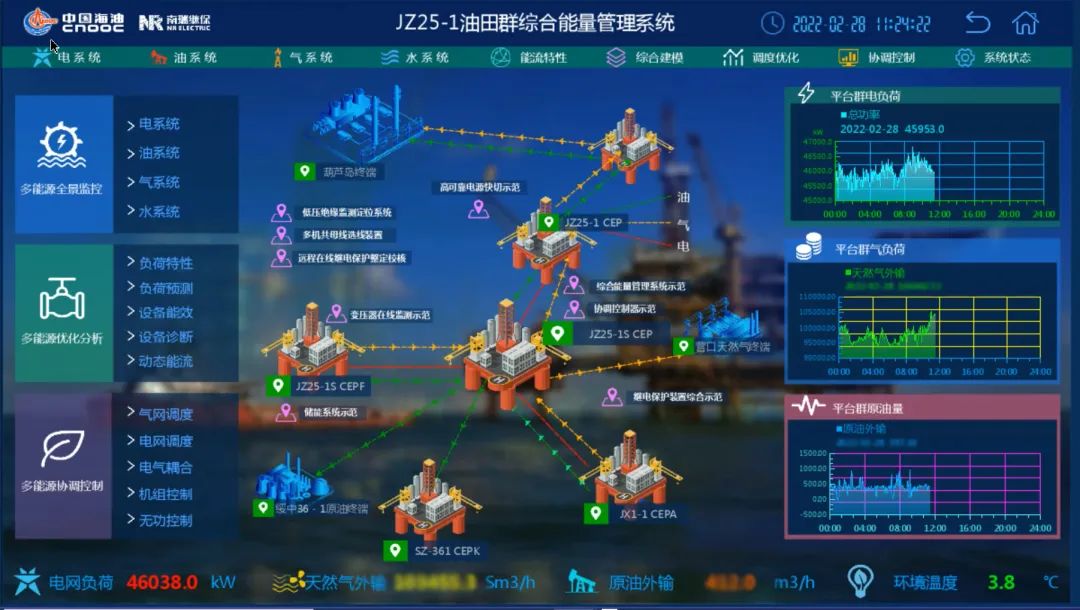Open 负荷特性 in the left menu
1080x610 pixels.
(x=165, y=264)
